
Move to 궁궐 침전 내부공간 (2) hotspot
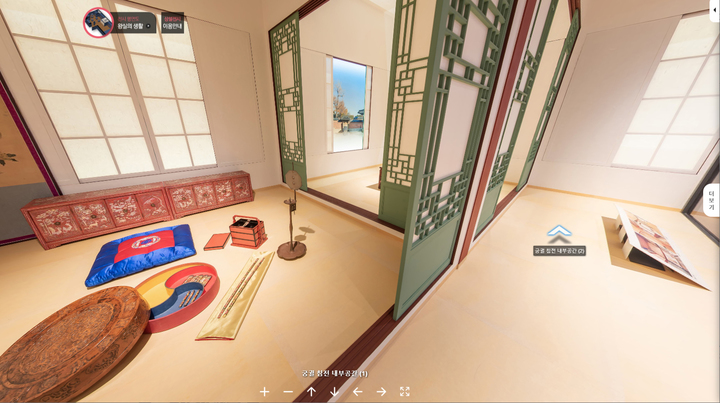559,234
